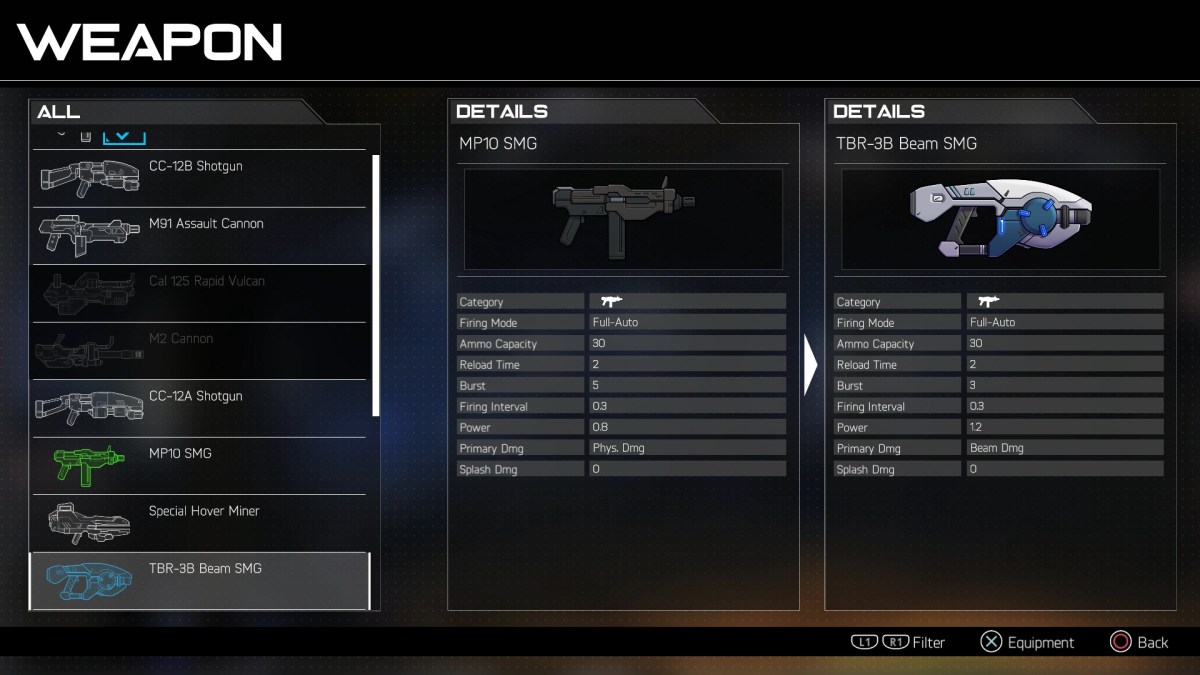Image resolution: width=1200 pixels, height=675 pixels.
Task: Highlight the TBR-3B Beam SMG row
Action: [x=200, y=580]
